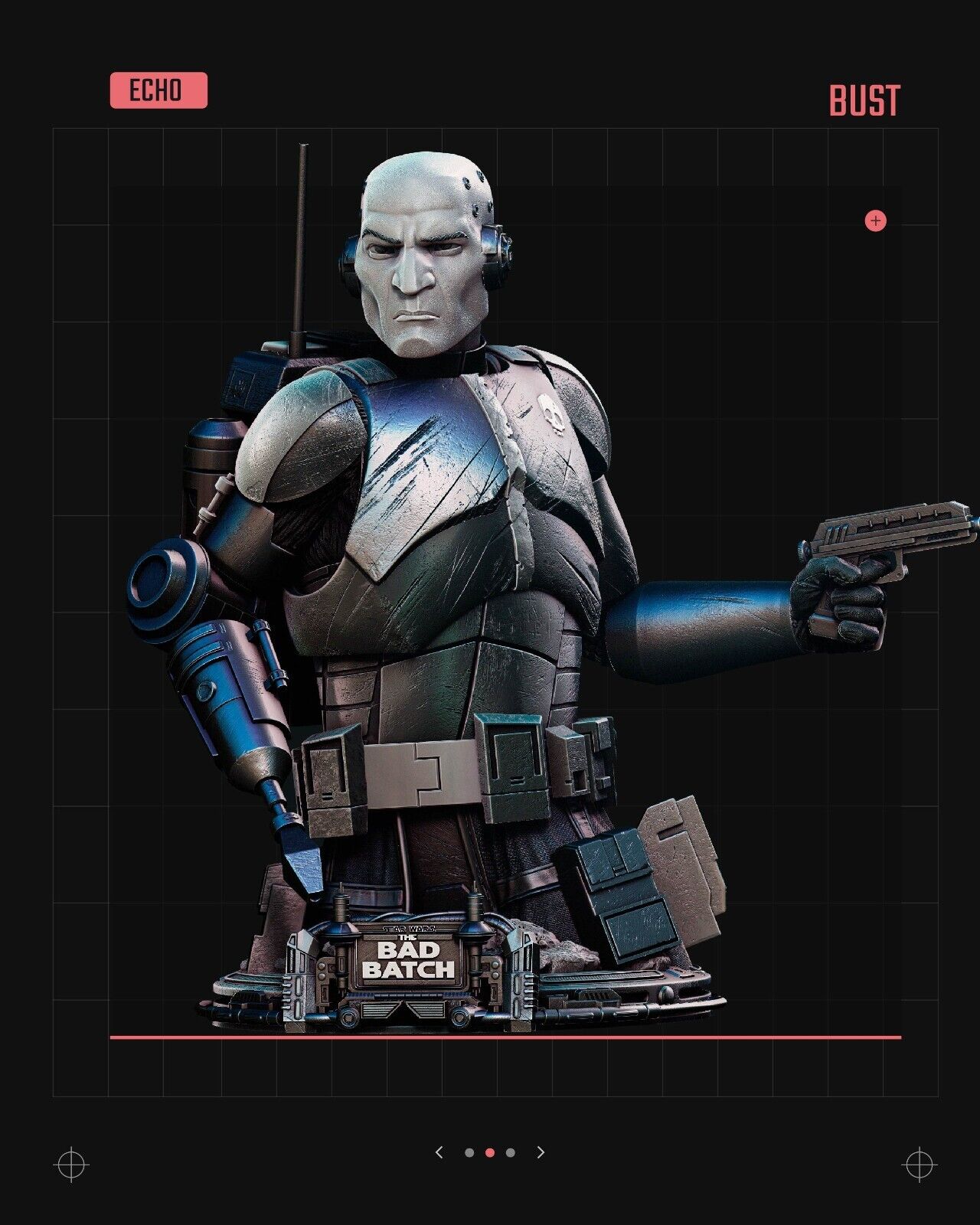Click the left carousel navigation chevron
980x1225 pixels.
(x=439, y=1152)
